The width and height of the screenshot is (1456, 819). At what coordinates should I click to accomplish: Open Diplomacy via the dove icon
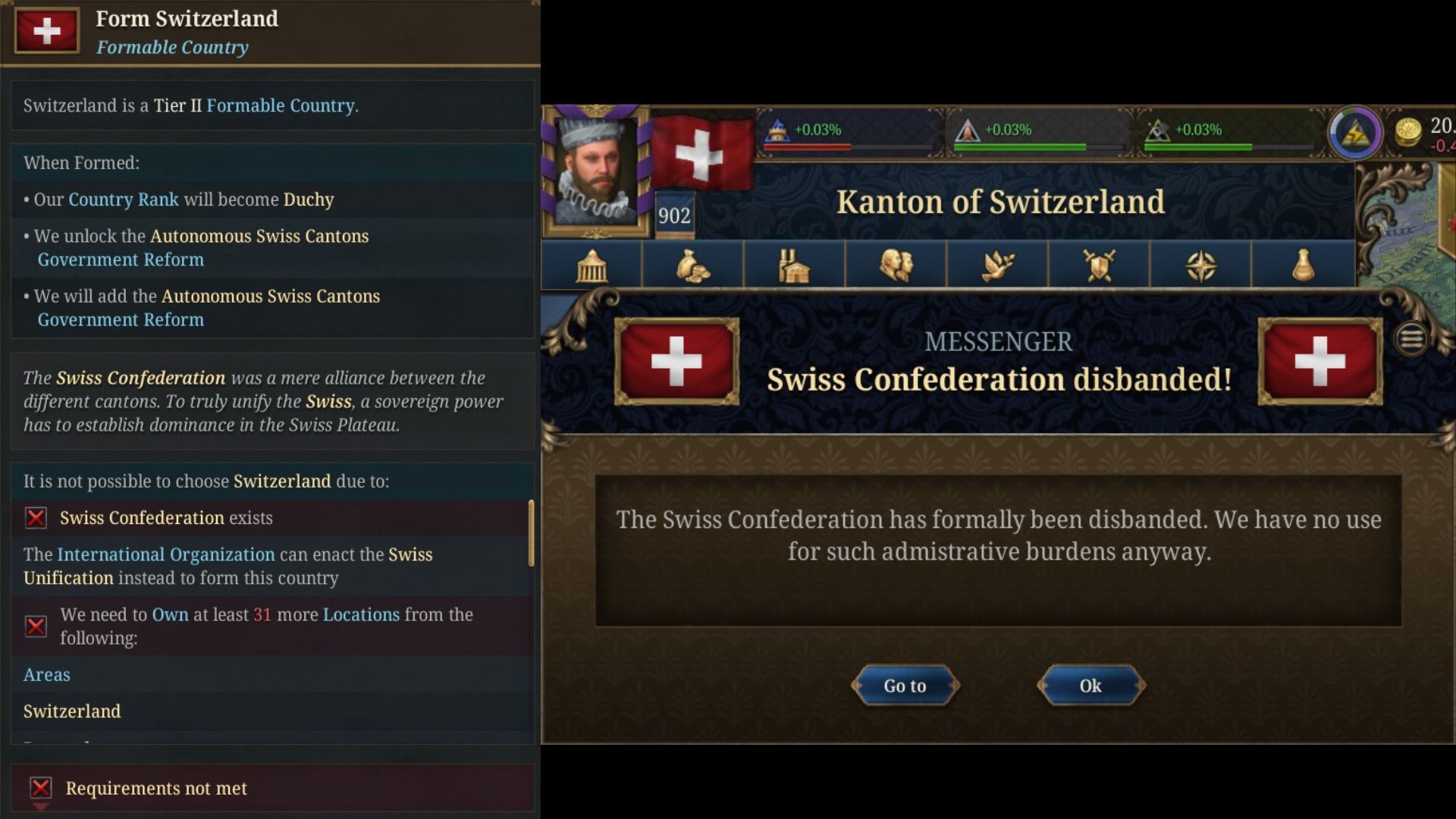[998, 264]
